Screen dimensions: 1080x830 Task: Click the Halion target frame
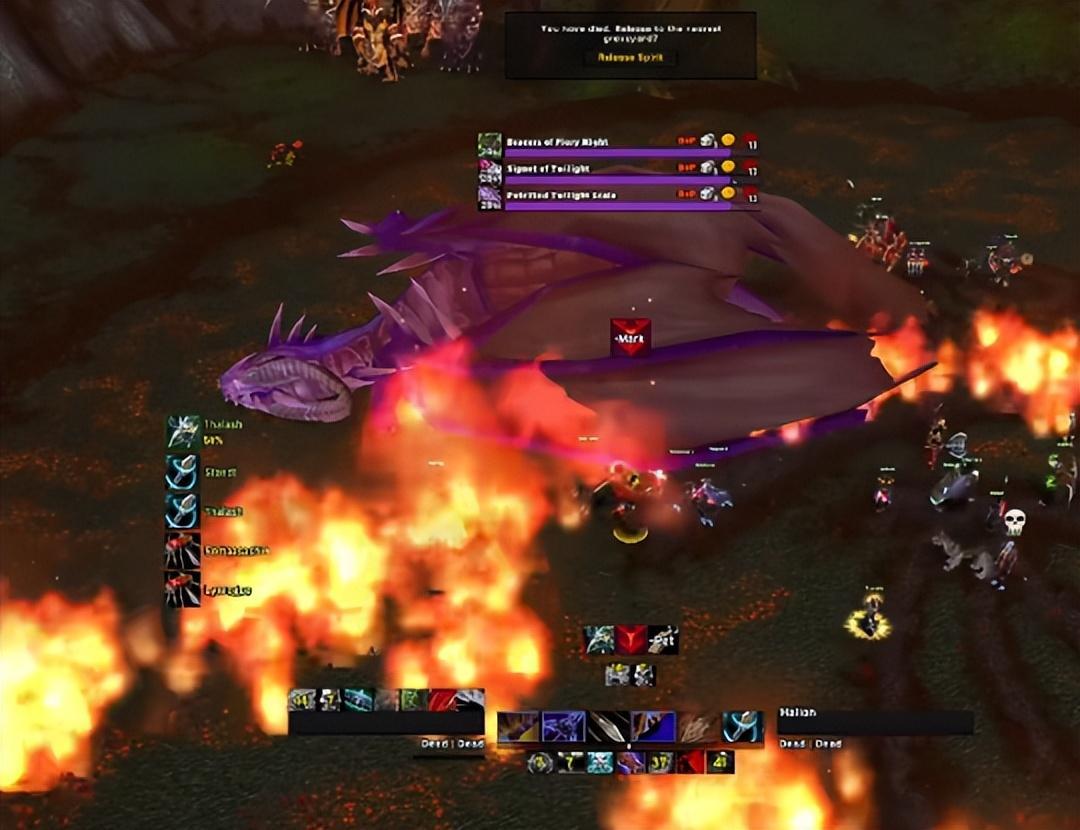click(874, 722)
